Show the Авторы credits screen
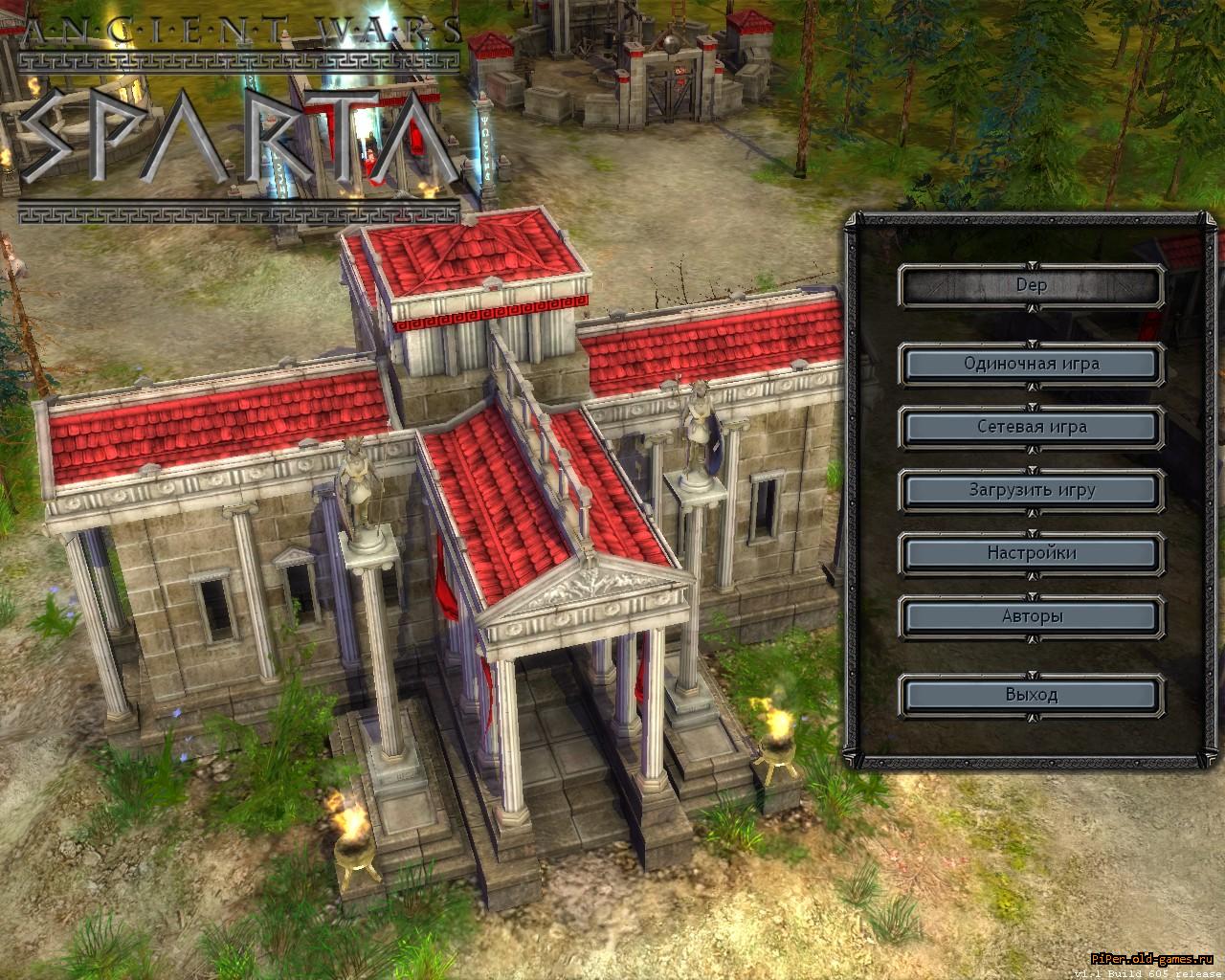This screenshot has width=1225, height=980. pos(1031,616)
